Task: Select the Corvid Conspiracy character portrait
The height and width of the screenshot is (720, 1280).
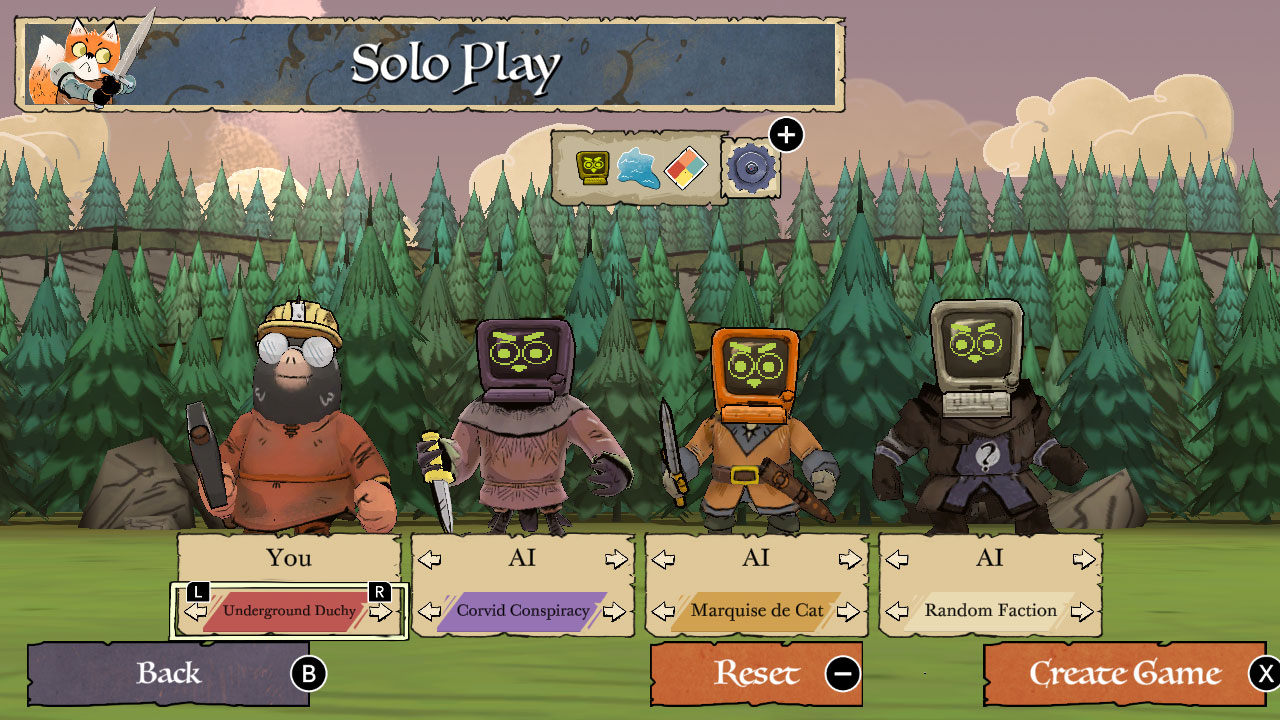Action: click(525, 420)
